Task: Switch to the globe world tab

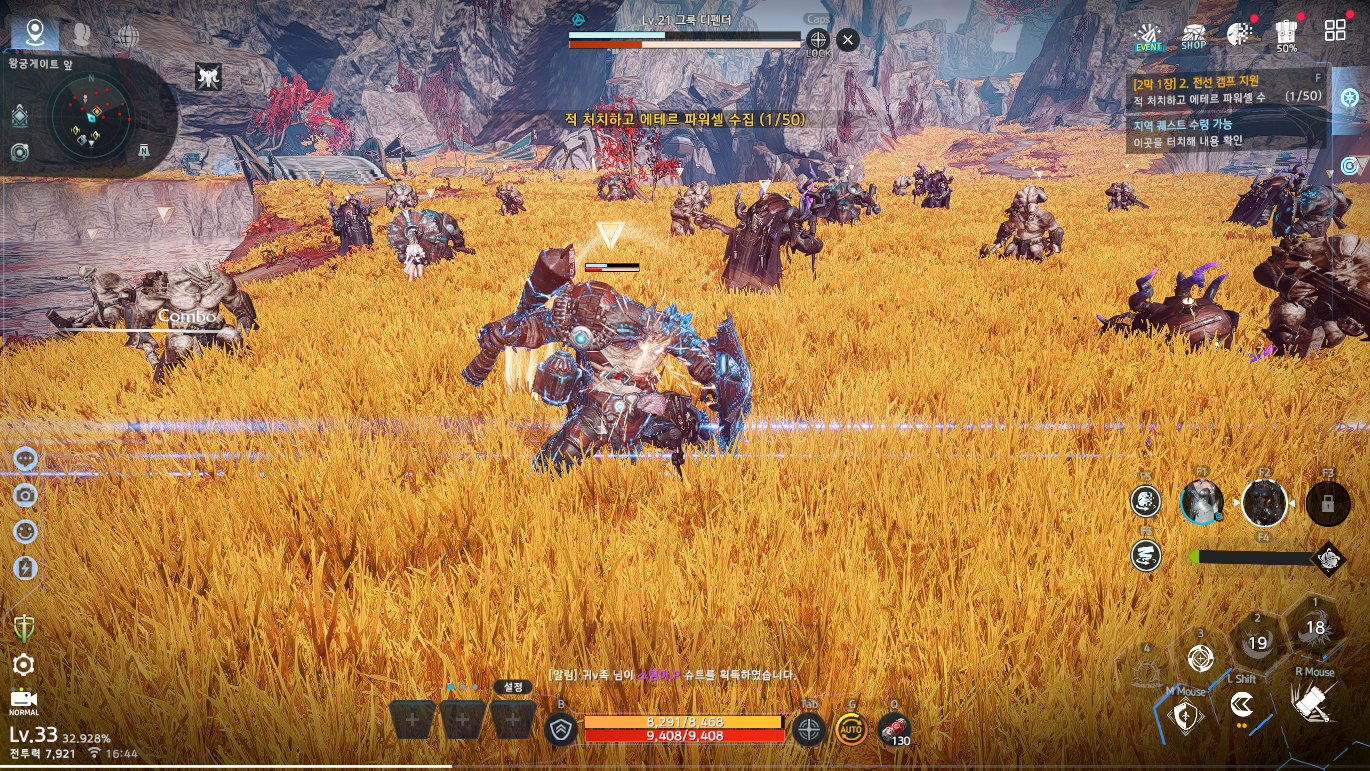Action: 127,36
